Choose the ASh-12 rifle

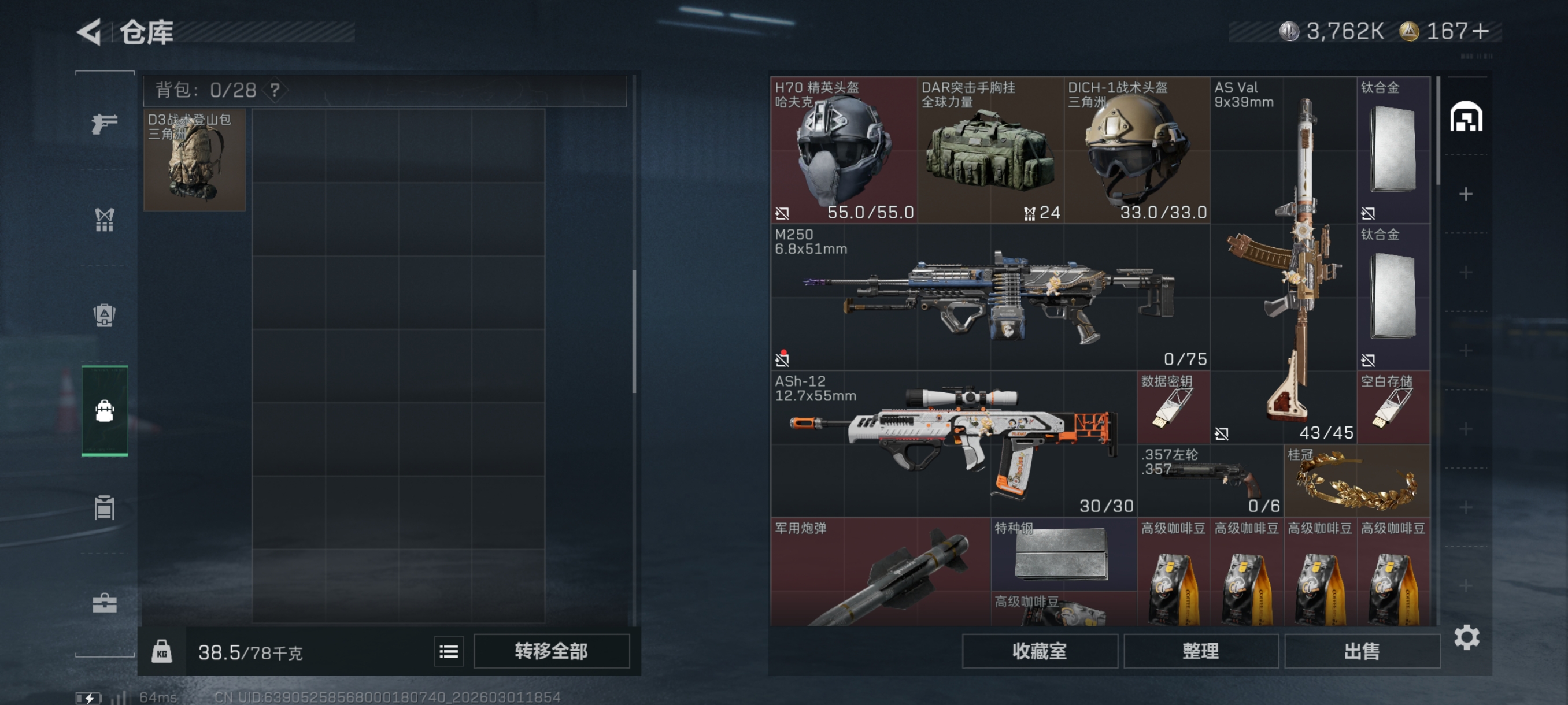(x=954, y=443)
